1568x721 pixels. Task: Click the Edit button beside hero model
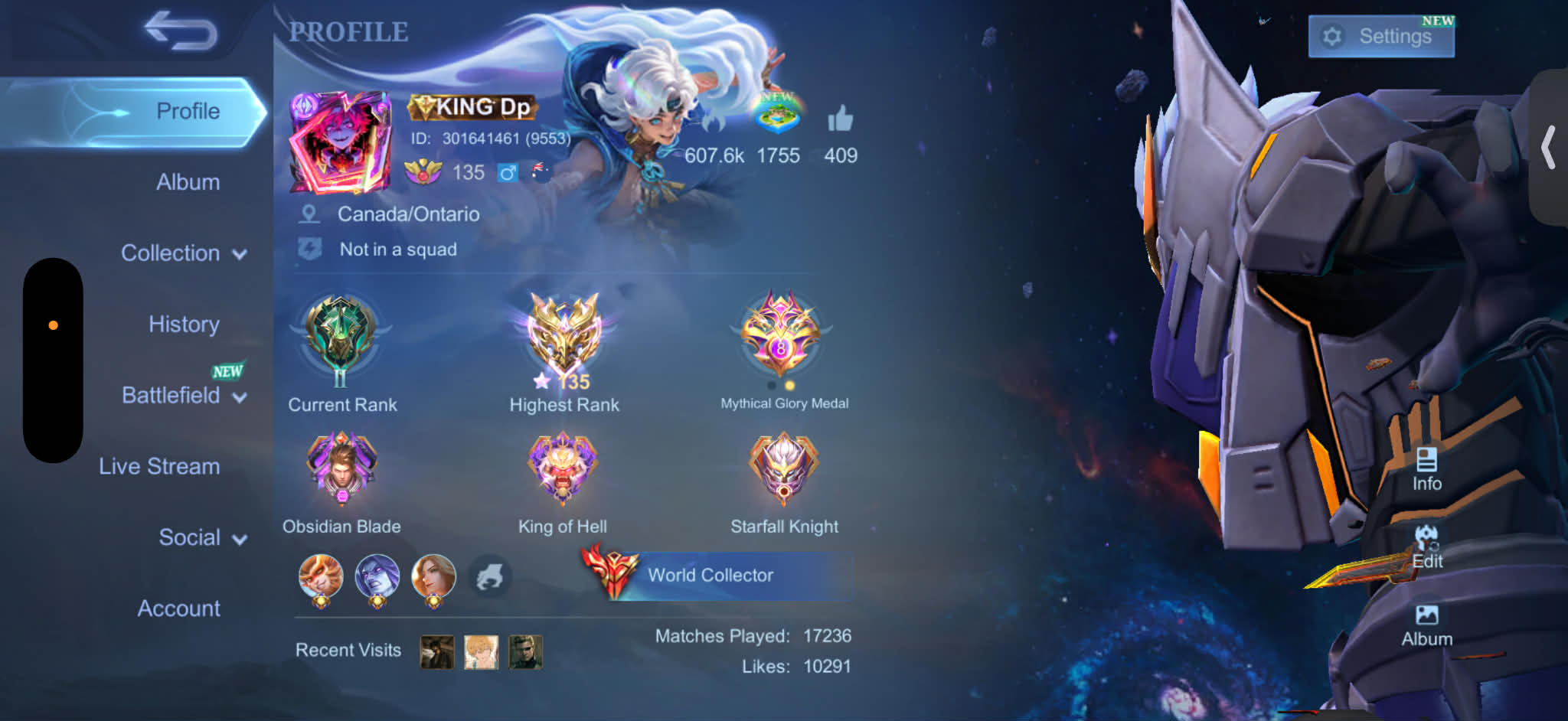[1426, 548]
